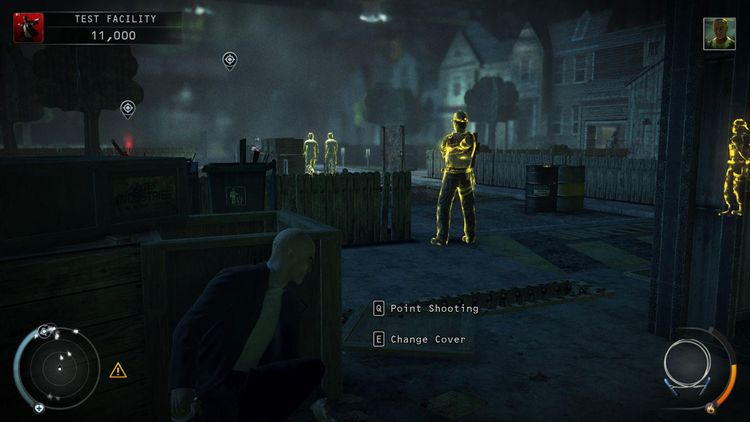Click the circular minimap radar
Viewport: 750px width, 422px height.
point(58,367)
